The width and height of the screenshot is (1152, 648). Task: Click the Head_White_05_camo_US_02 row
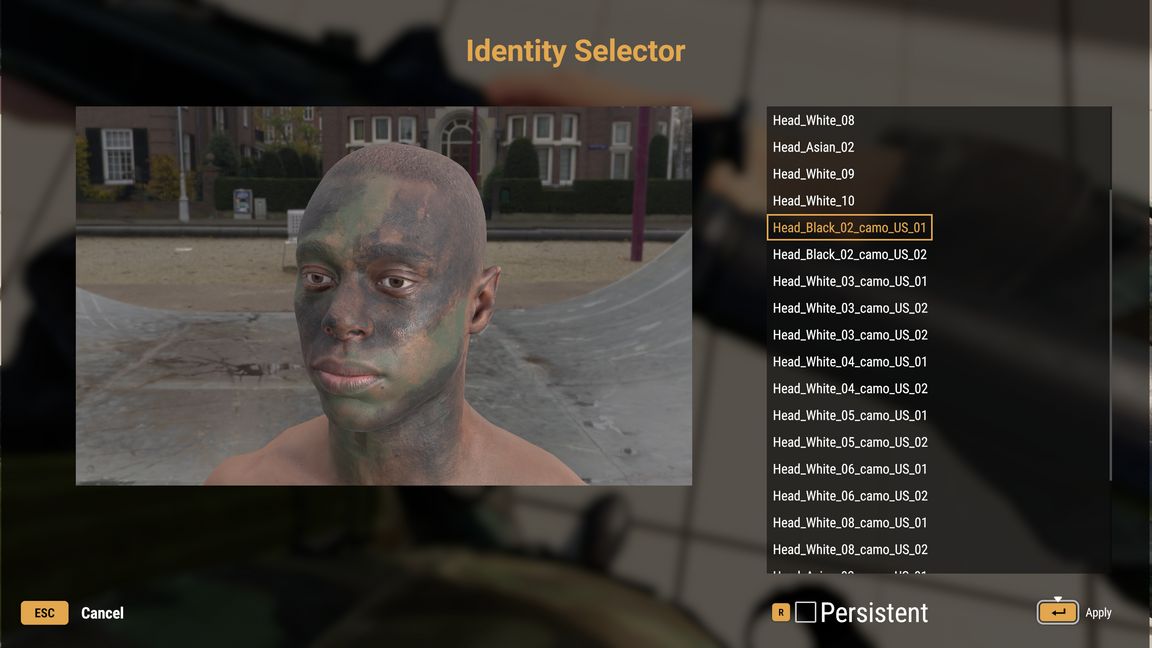(x=849, y=443)
